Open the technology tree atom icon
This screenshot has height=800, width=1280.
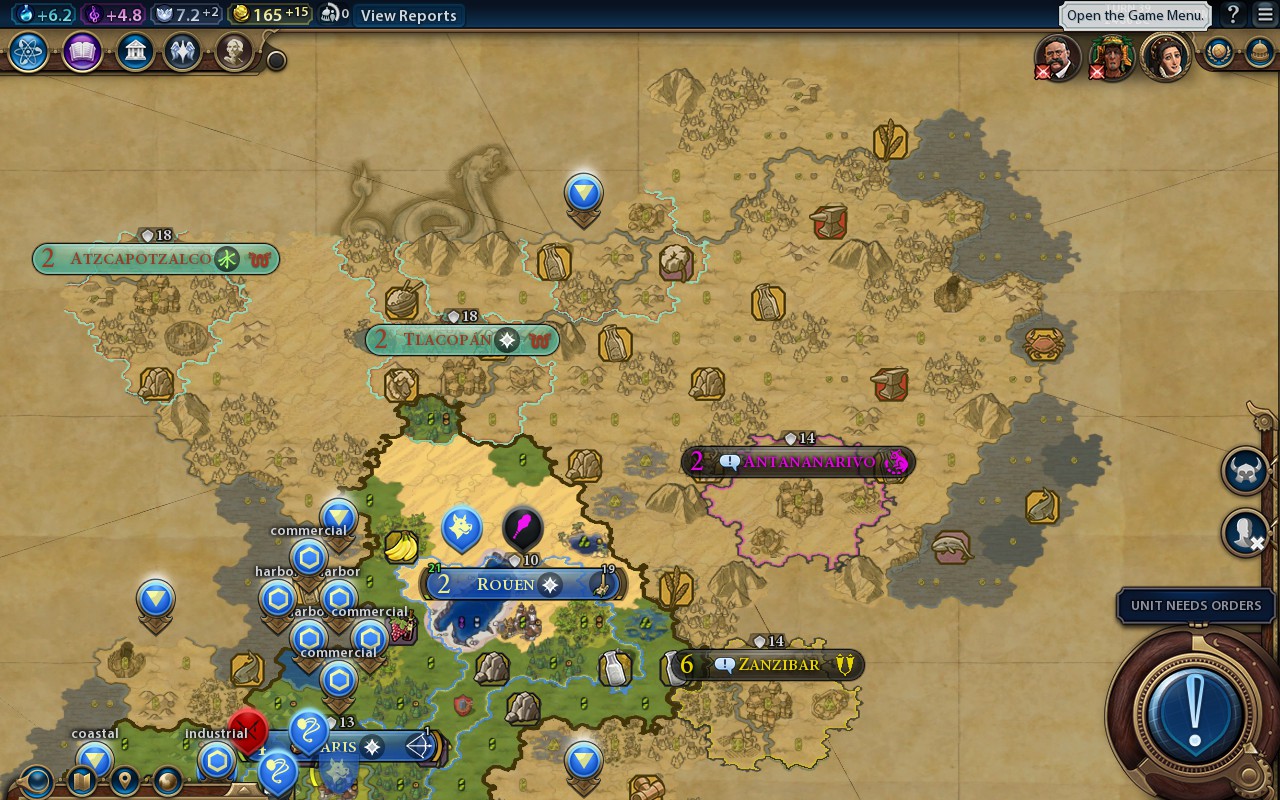click(29, 52)
